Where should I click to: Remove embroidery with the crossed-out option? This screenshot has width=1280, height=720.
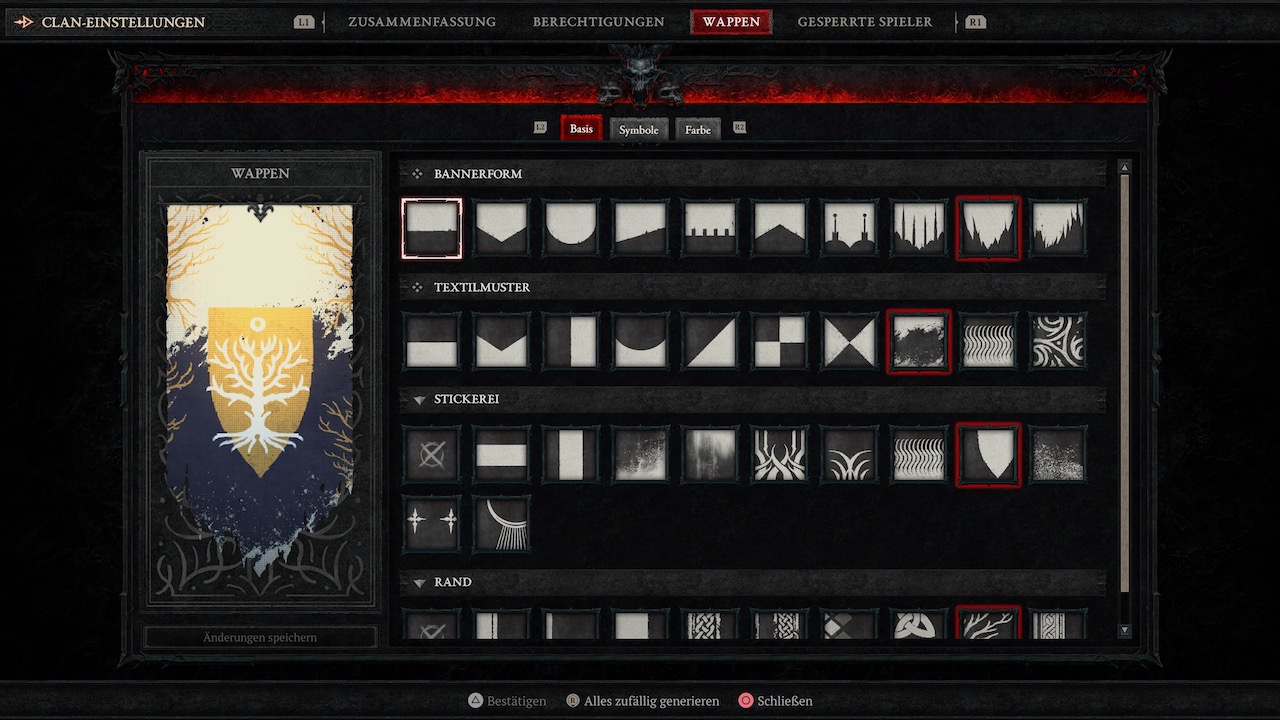pyautogui.click(x=432, y=455)
